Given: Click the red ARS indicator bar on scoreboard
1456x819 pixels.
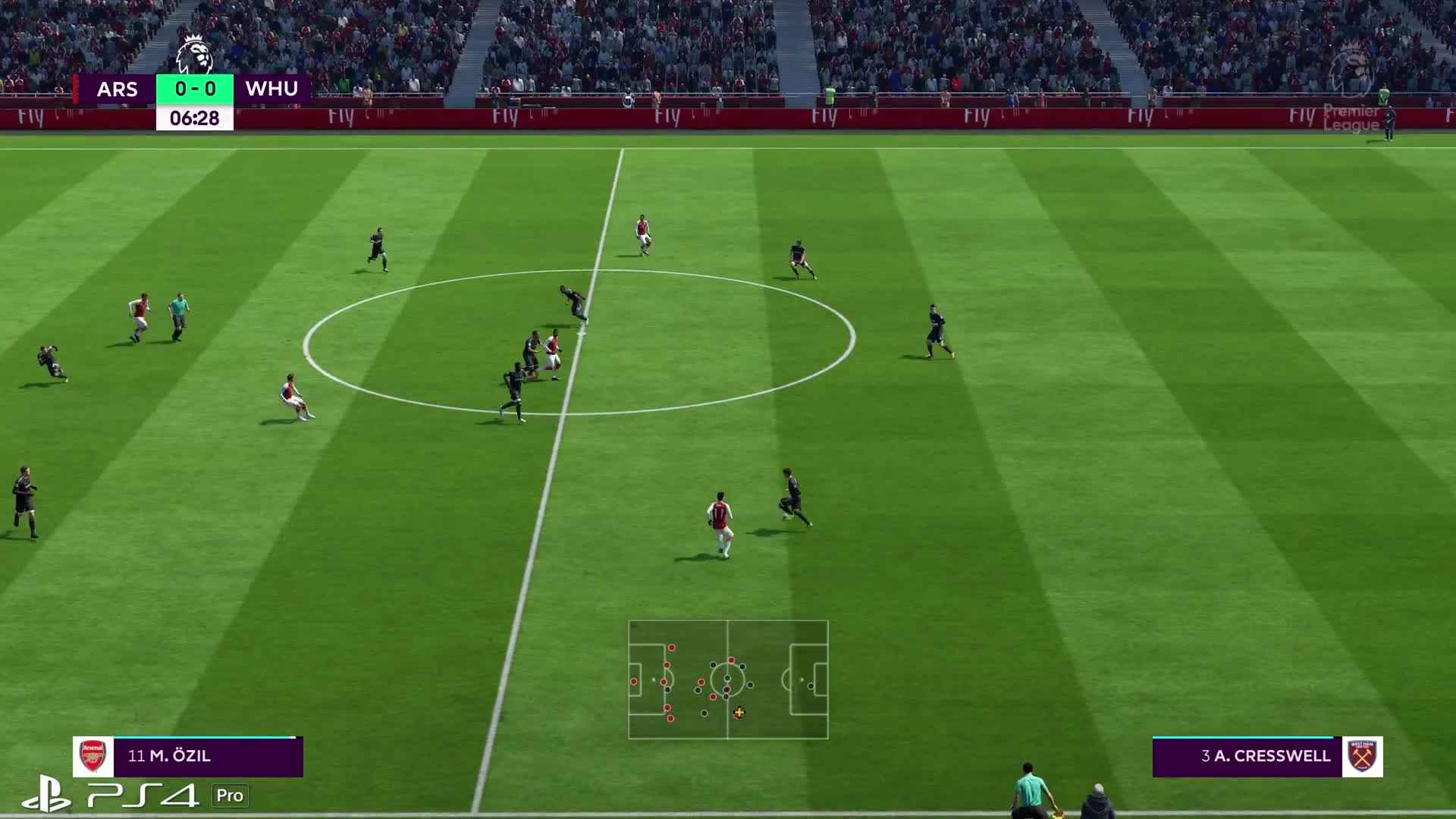Looking at the screenshot, I should click(x=76, y=89).
